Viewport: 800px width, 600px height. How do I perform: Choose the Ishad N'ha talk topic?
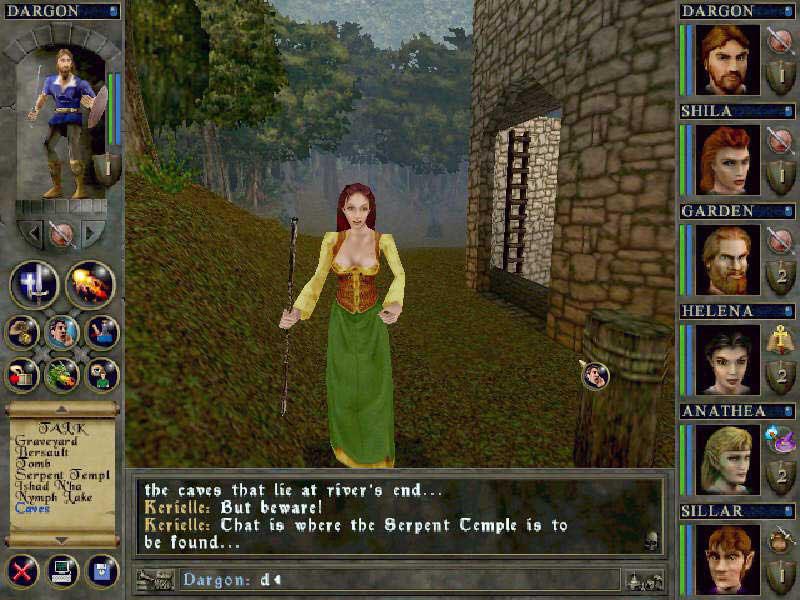pos(43,486)
